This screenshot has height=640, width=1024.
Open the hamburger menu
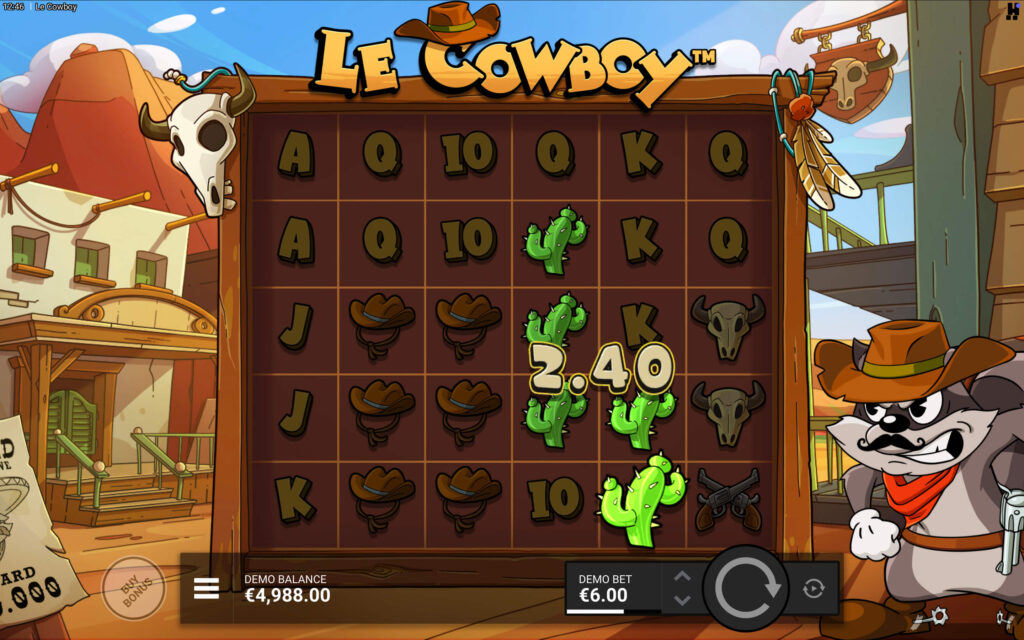206,588
